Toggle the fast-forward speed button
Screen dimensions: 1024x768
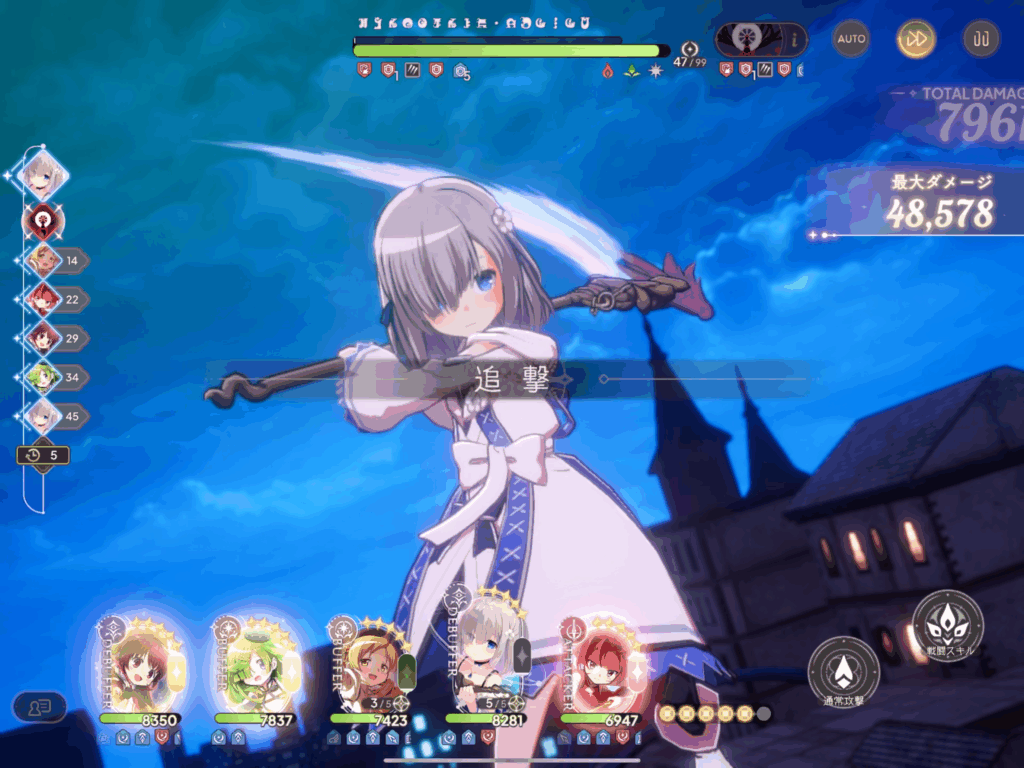(916, 39)
